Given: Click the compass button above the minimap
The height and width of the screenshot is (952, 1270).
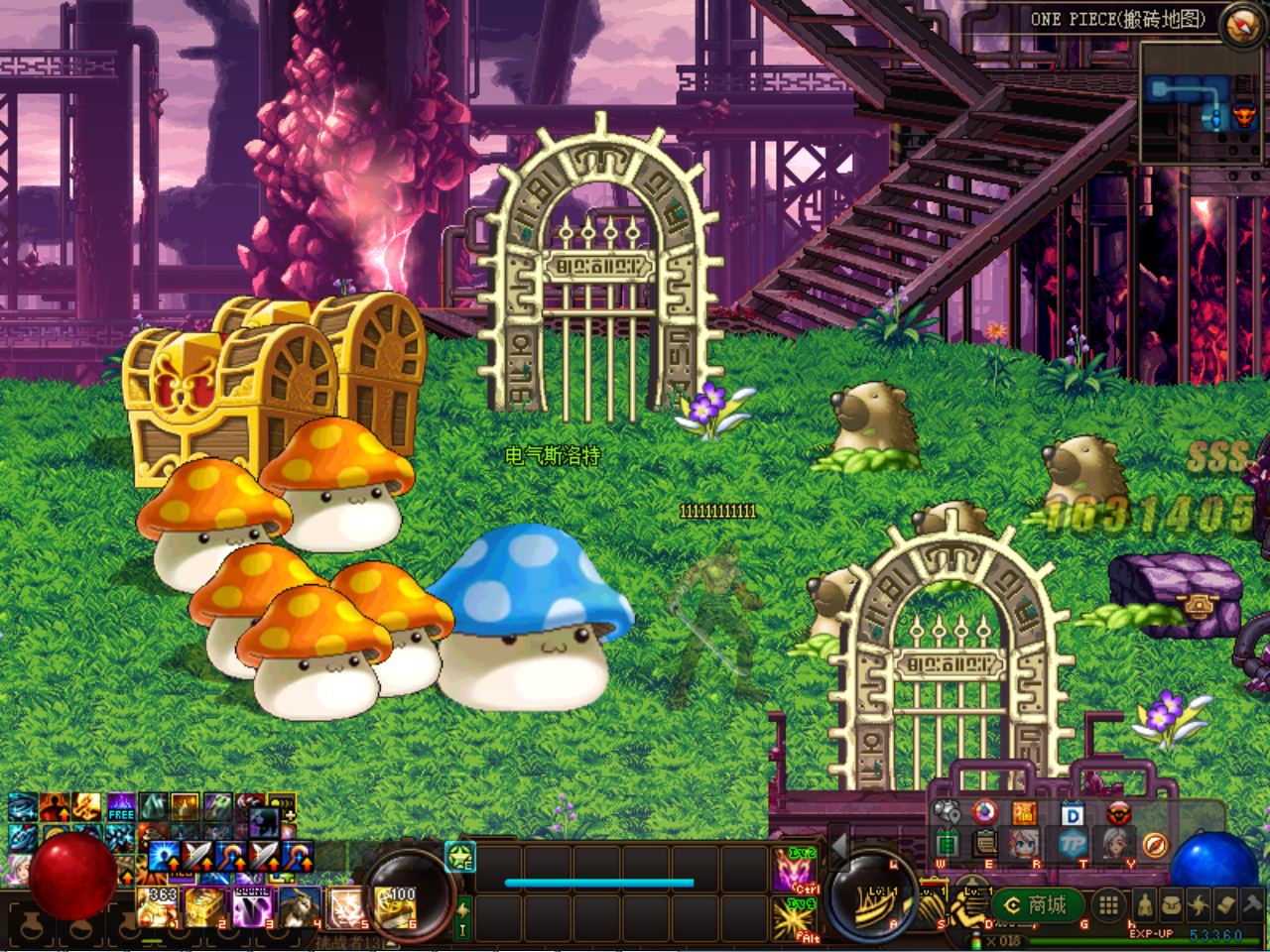Looking at the screenshot, I should tap(1241, 25).
